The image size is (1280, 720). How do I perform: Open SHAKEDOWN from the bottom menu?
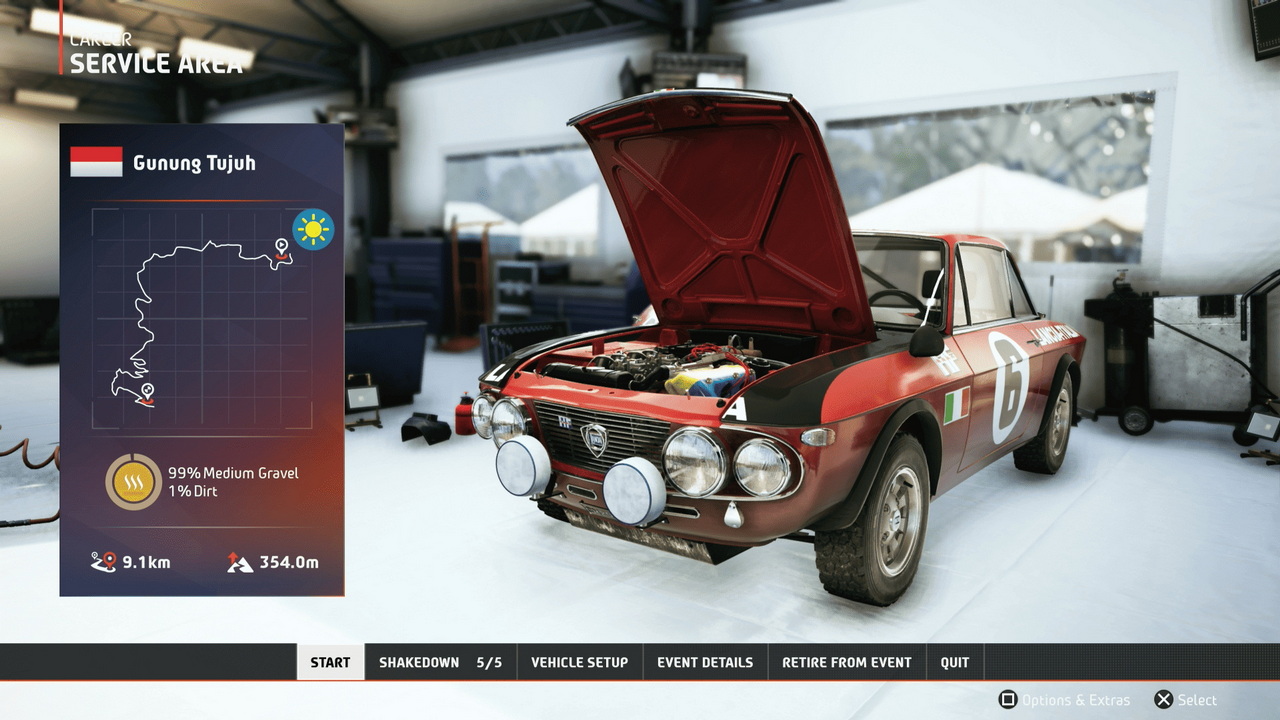tap(440, 662)
